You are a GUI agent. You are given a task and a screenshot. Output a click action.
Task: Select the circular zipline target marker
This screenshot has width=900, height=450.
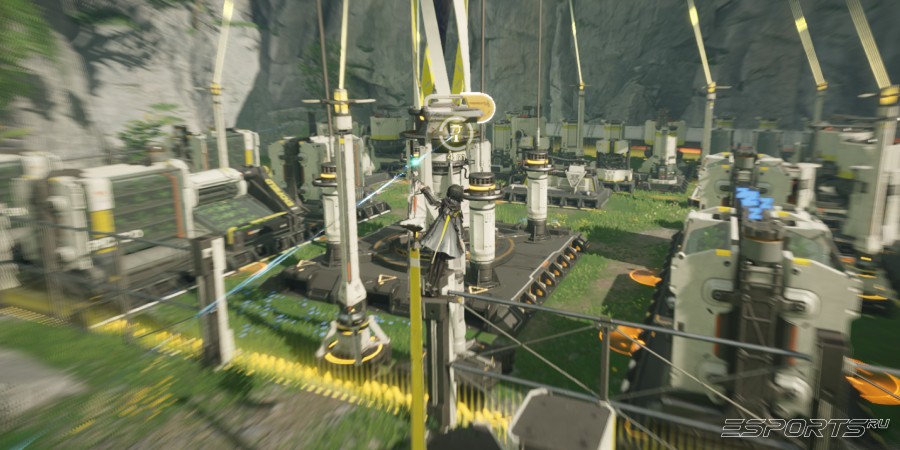[x=456, y=131]
